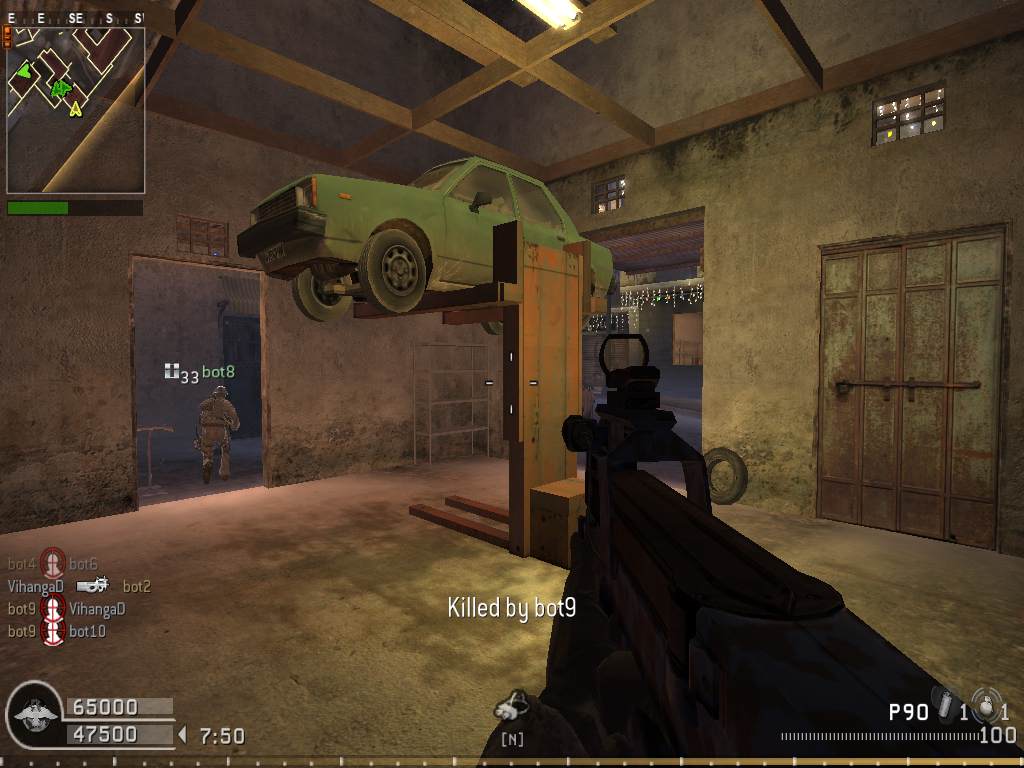Click the P90 kill icon in the killfeed
1024x768 pixels.
[92, 586]
